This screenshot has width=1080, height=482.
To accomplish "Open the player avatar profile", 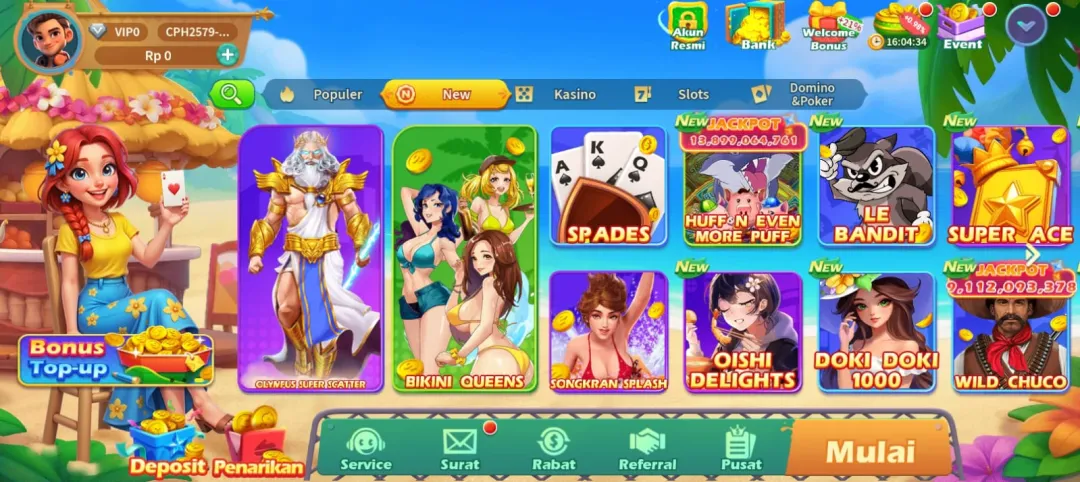I will pos(49,39).
